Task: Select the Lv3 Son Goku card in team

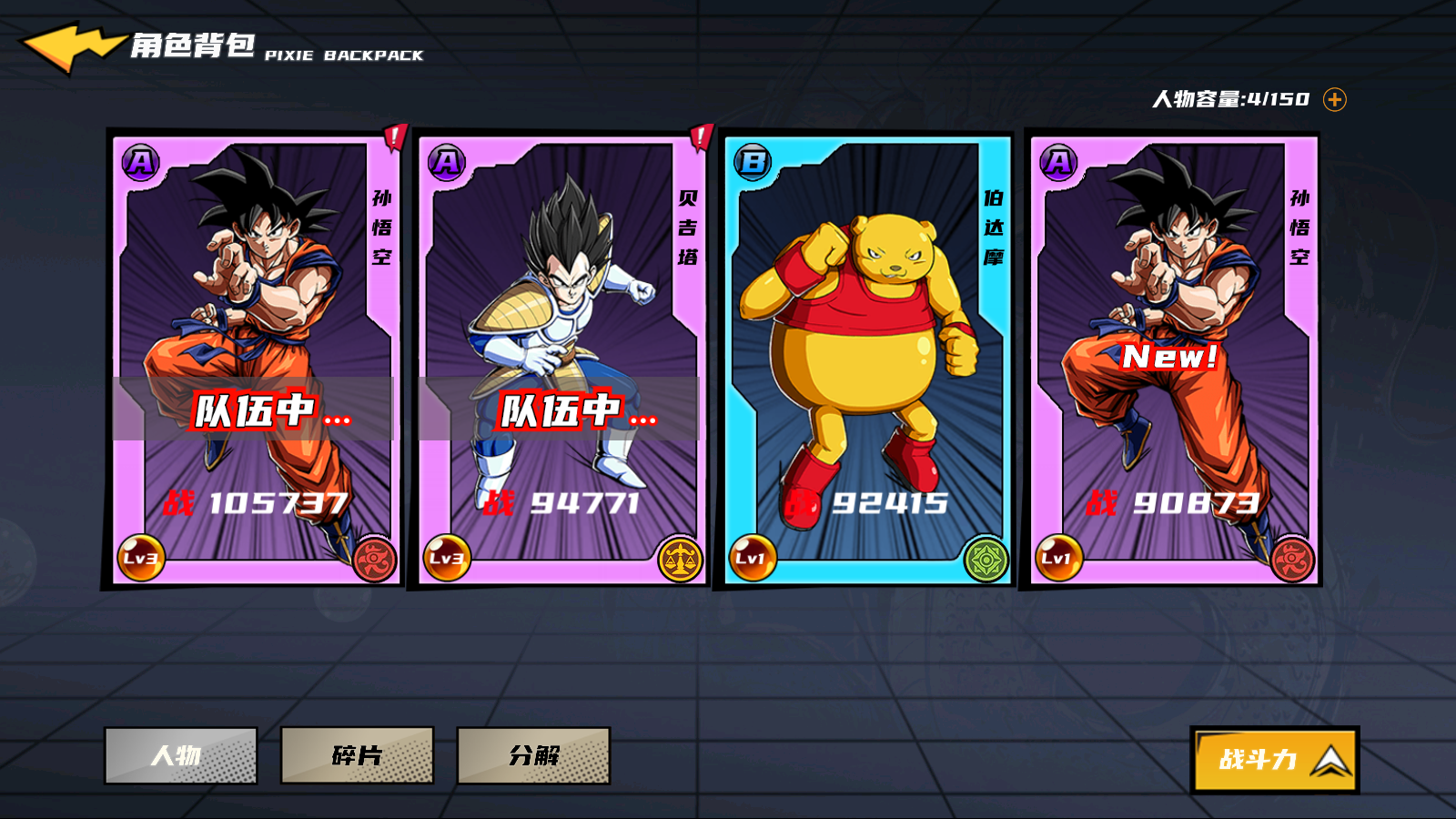Action: coord(253,359)
